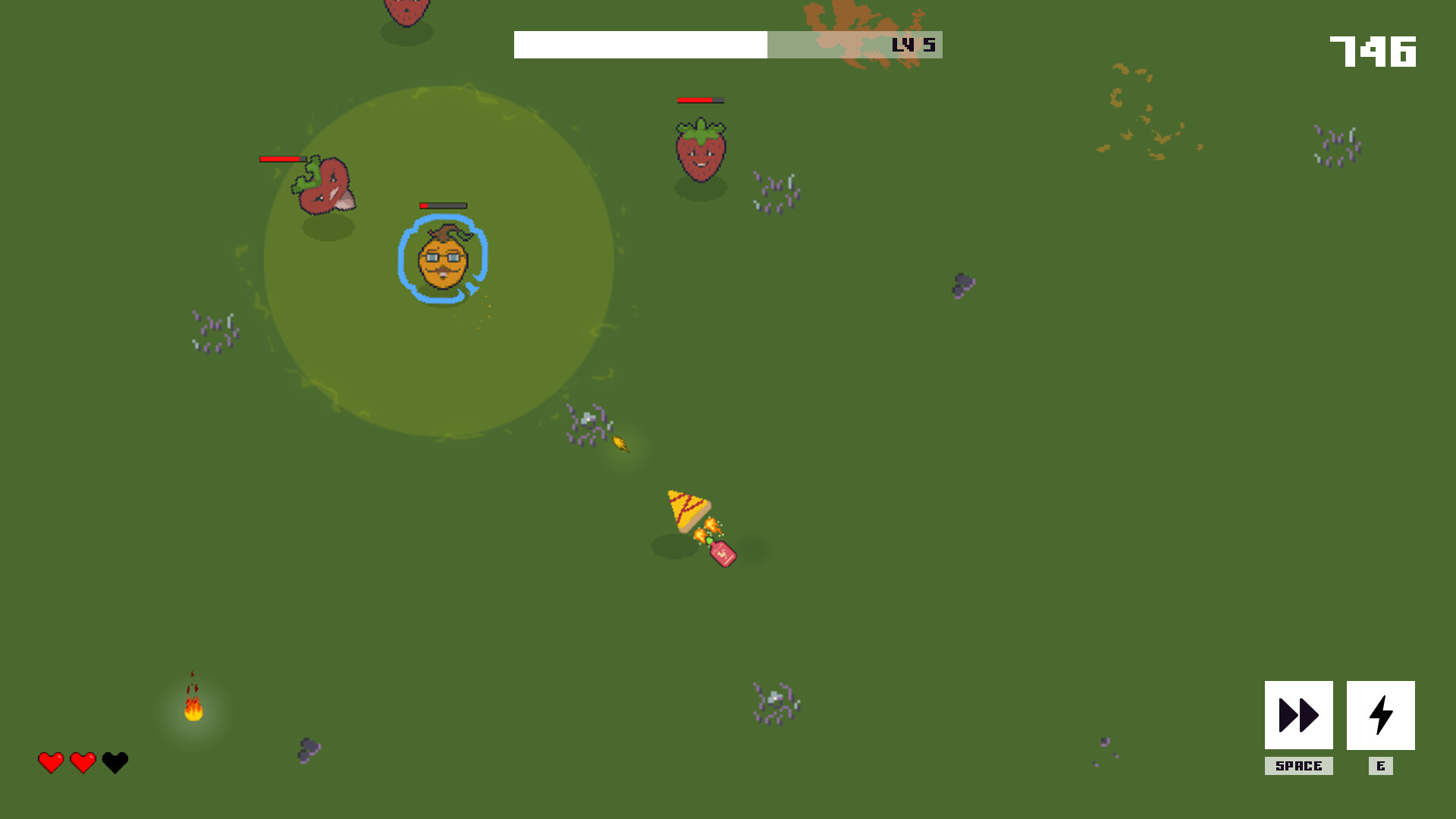
Task: Click the SPACE keybind label under dash
Action: [x=1298, y=766]
